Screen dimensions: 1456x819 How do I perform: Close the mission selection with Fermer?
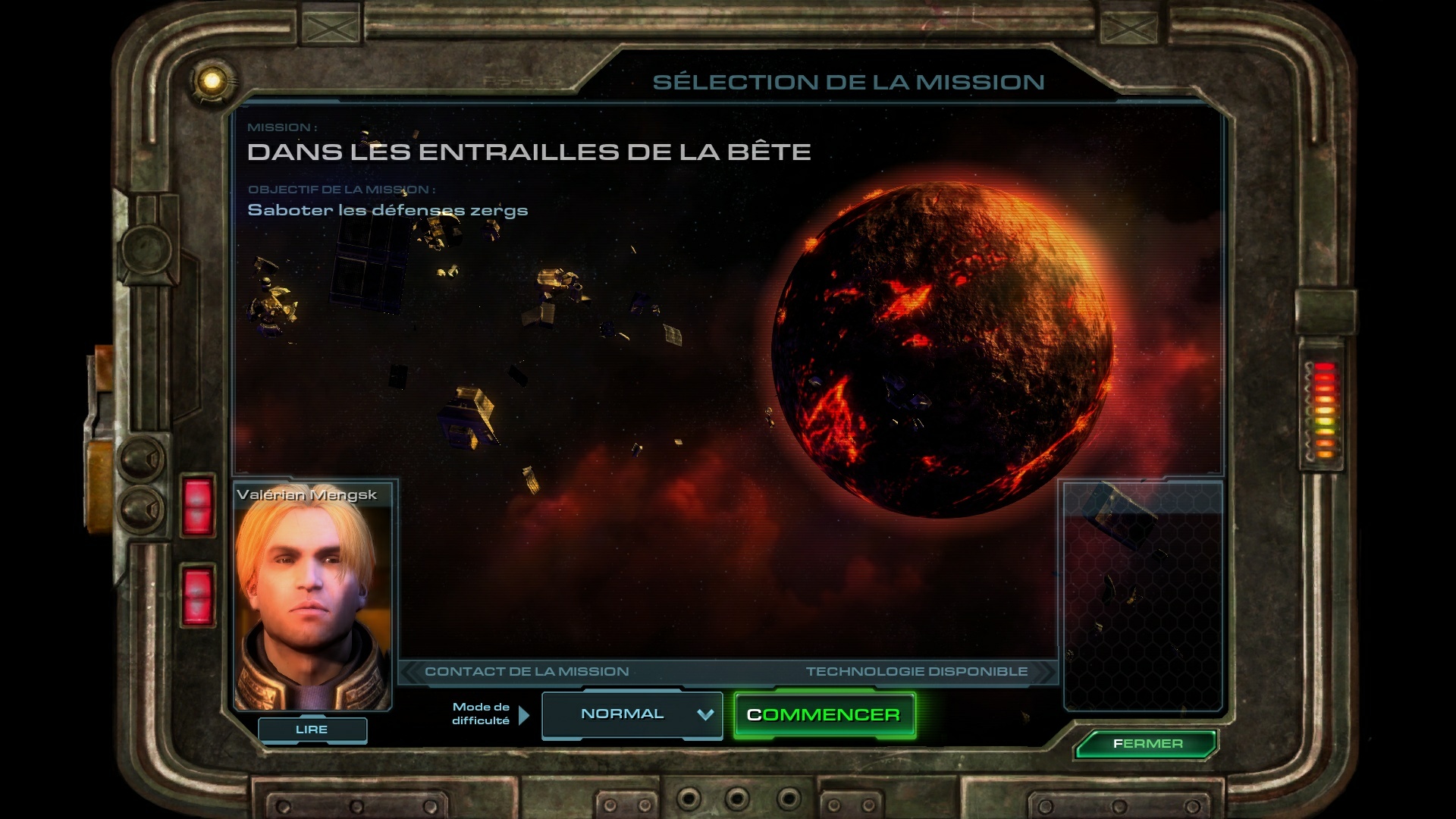[x=1147, y=744]
